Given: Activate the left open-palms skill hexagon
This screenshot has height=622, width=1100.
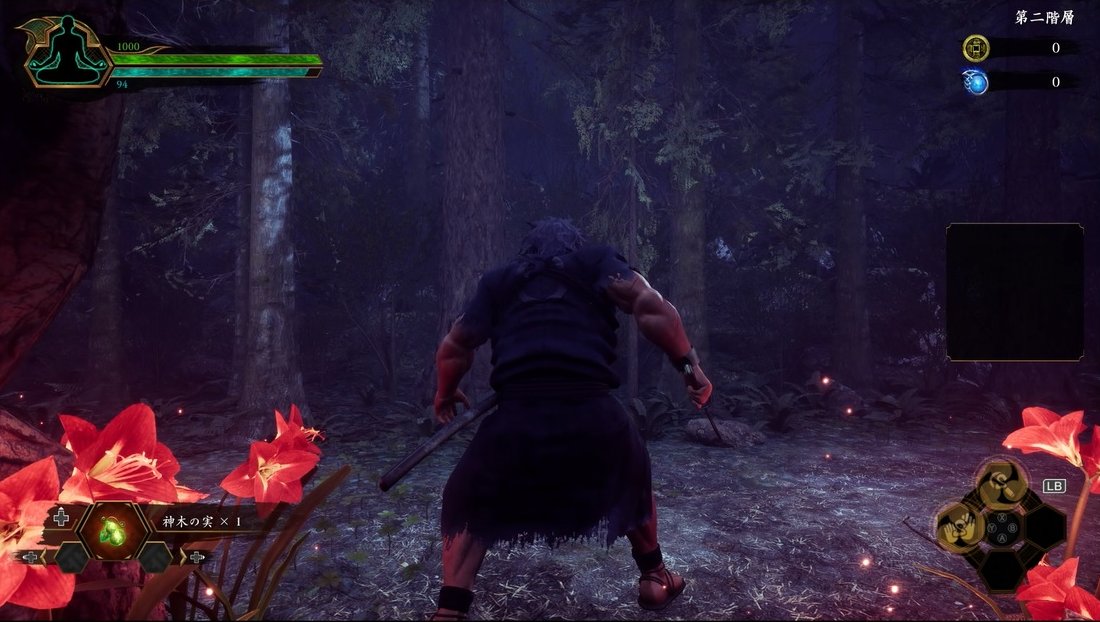Looking at the screenshot, I should pos(958,524).
